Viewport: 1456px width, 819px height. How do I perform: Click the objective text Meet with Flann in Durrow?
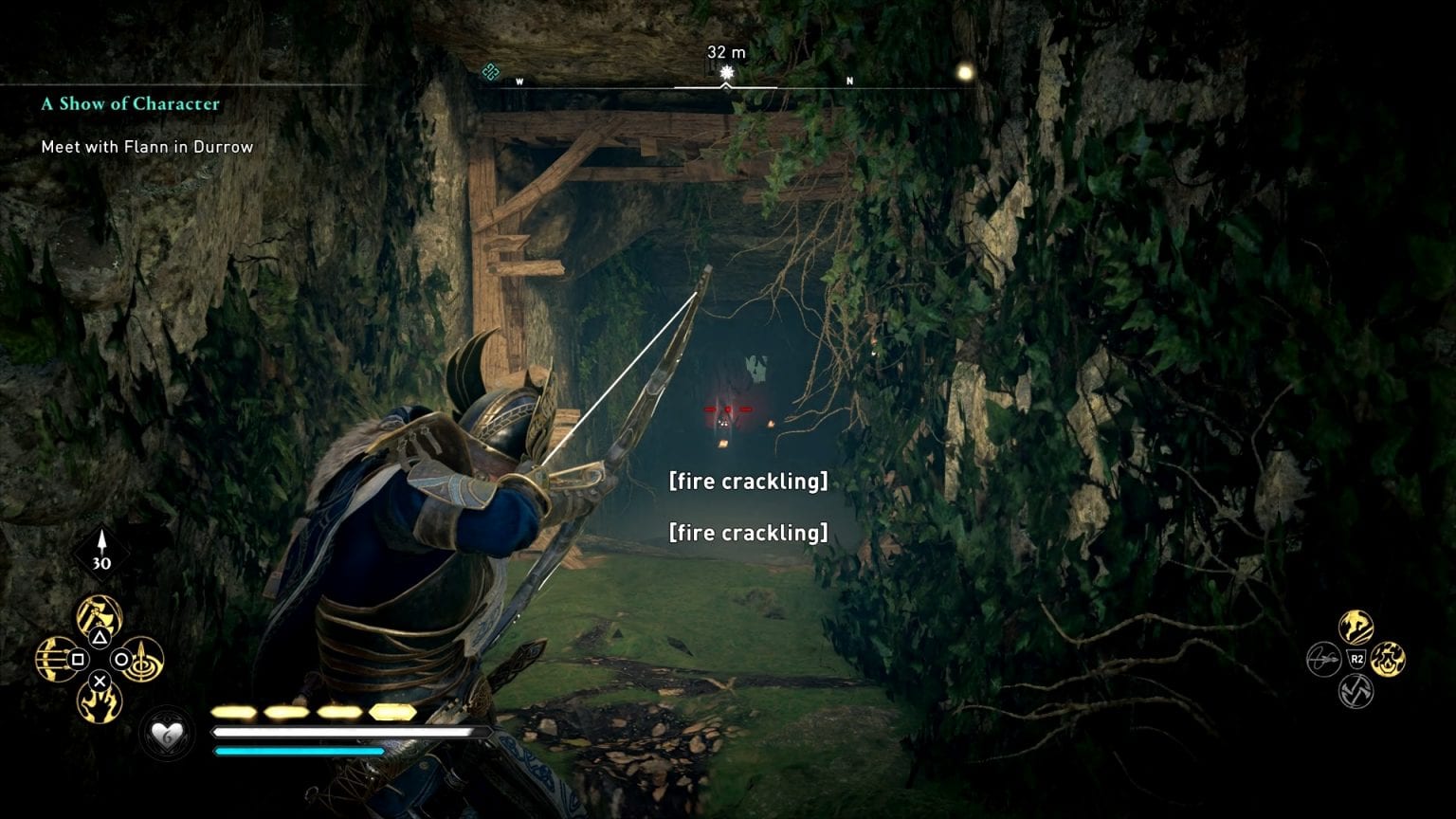click(146, 147)
